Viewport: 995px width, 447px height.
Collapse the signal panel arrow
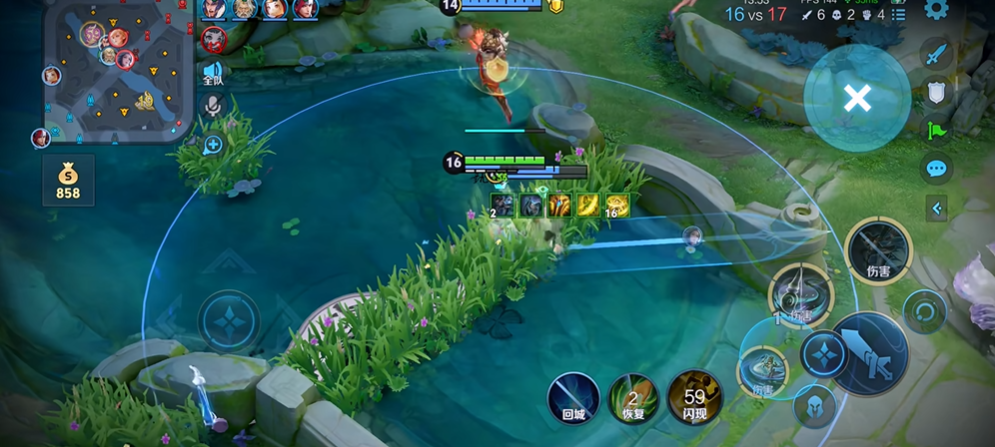point(936,208)
